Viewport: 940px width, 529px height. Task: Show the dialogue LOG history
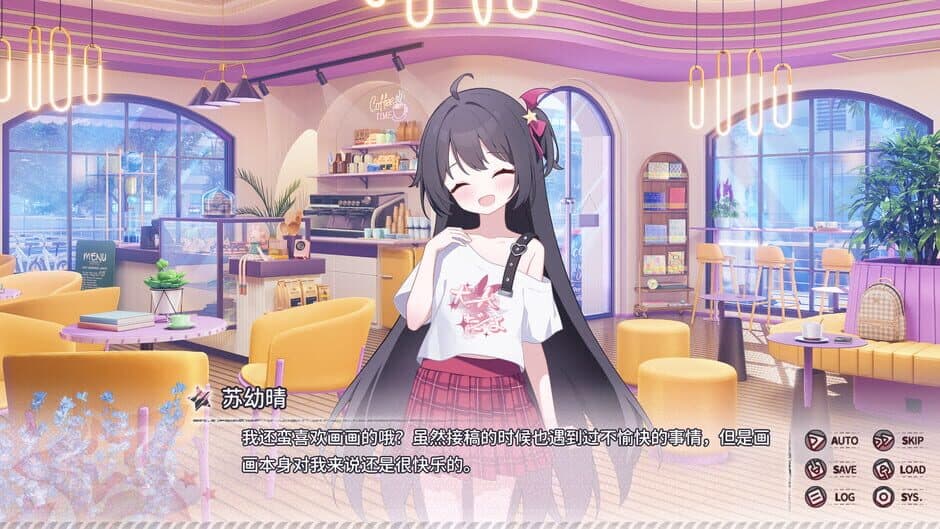pyautogui.click(x=832, y=497)
